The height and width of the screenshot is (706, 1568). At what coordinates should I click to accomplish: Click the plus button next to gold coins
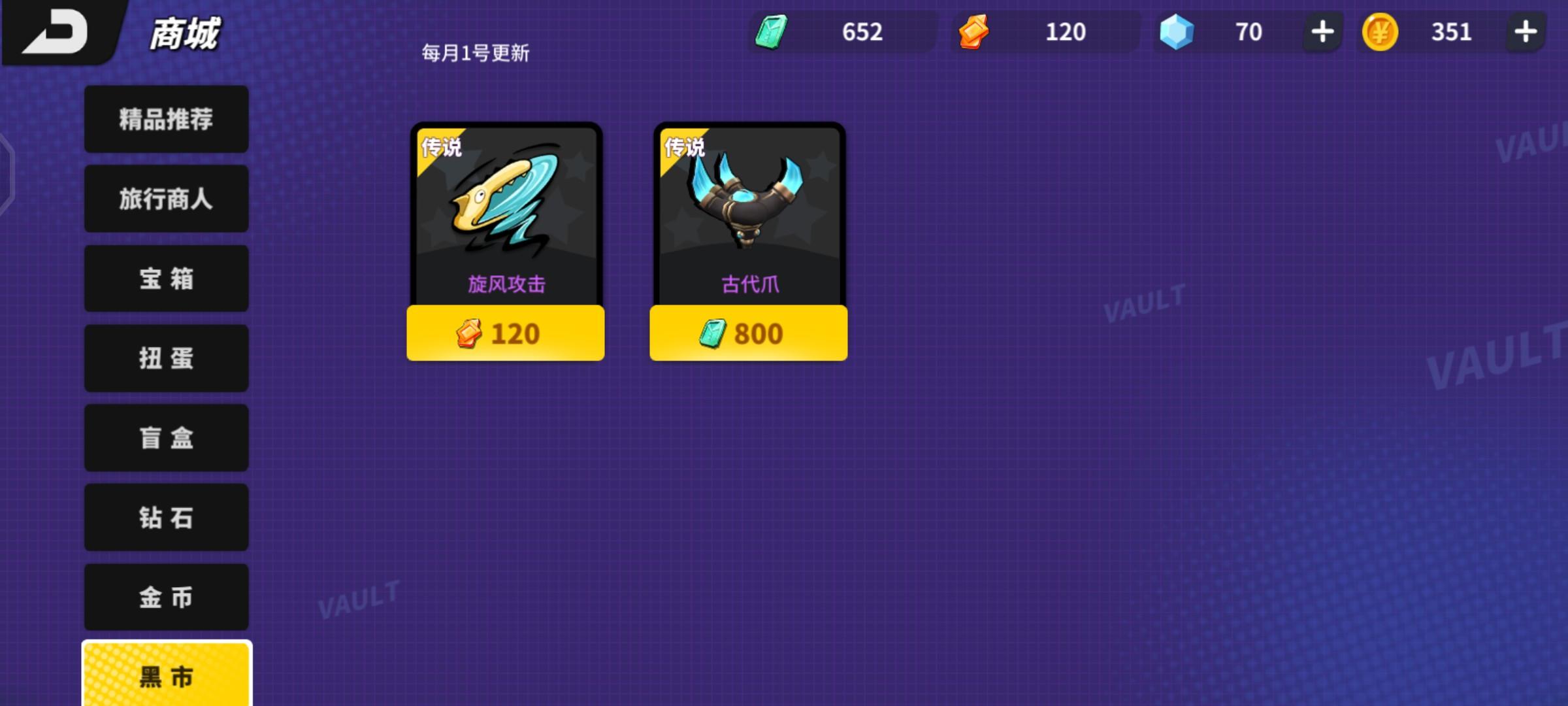coord(1525,31)
